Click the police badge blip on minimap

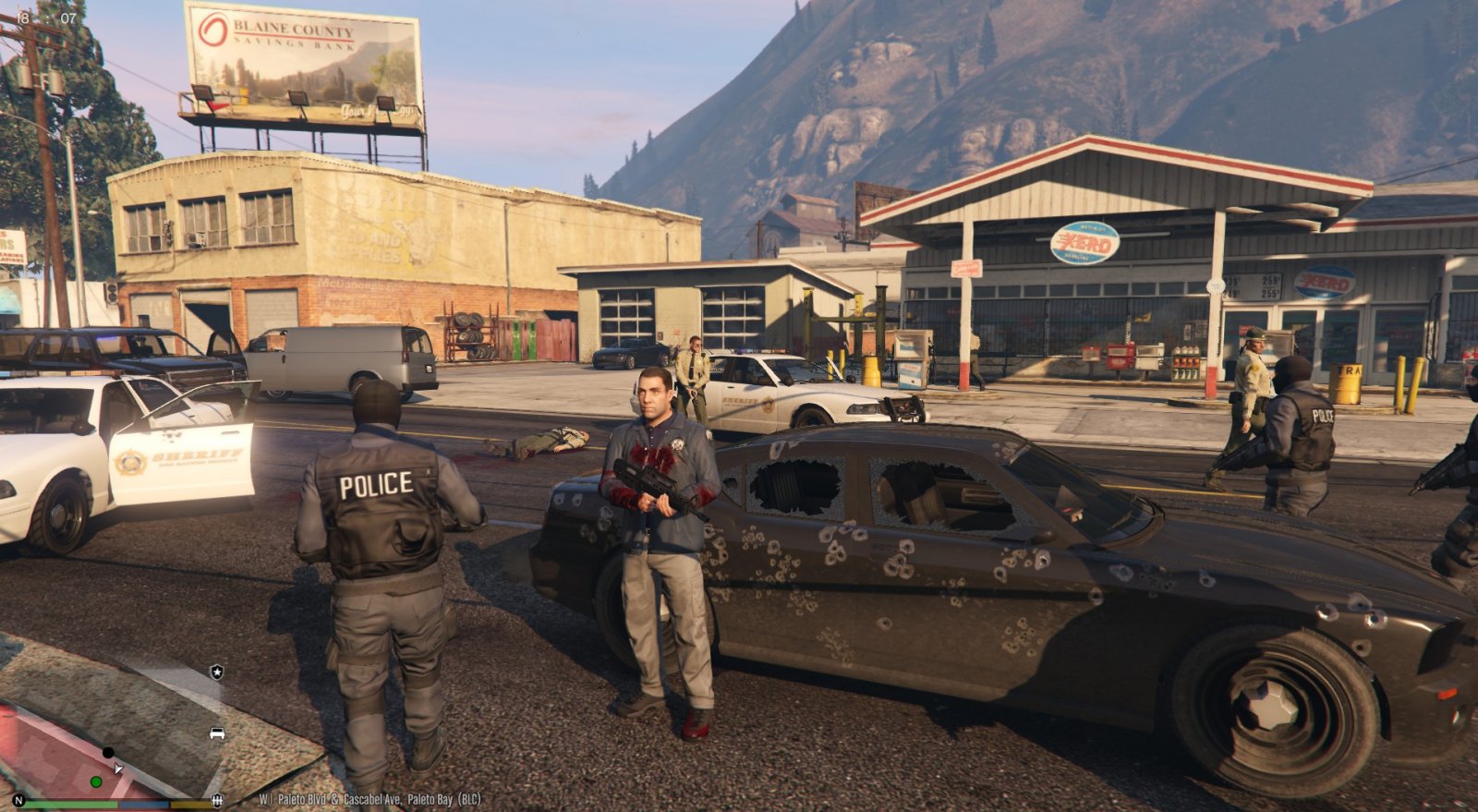[216, 672]
